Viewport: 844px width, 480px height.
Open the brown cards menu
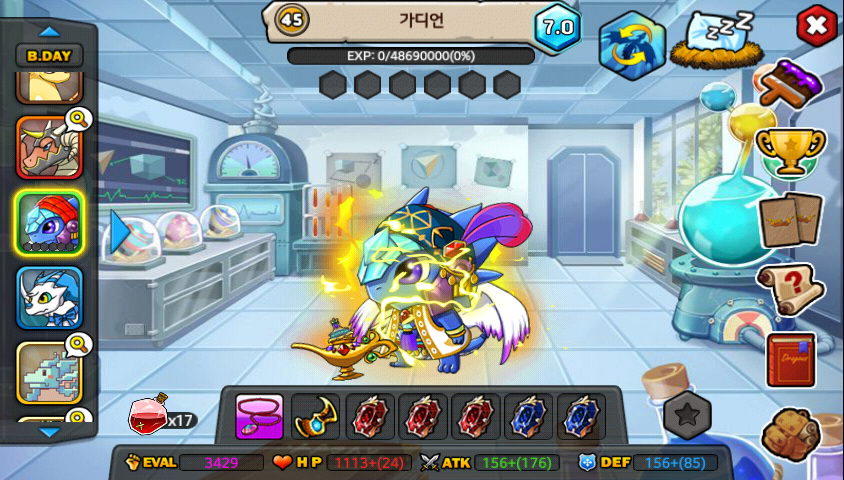click(790, 219)
